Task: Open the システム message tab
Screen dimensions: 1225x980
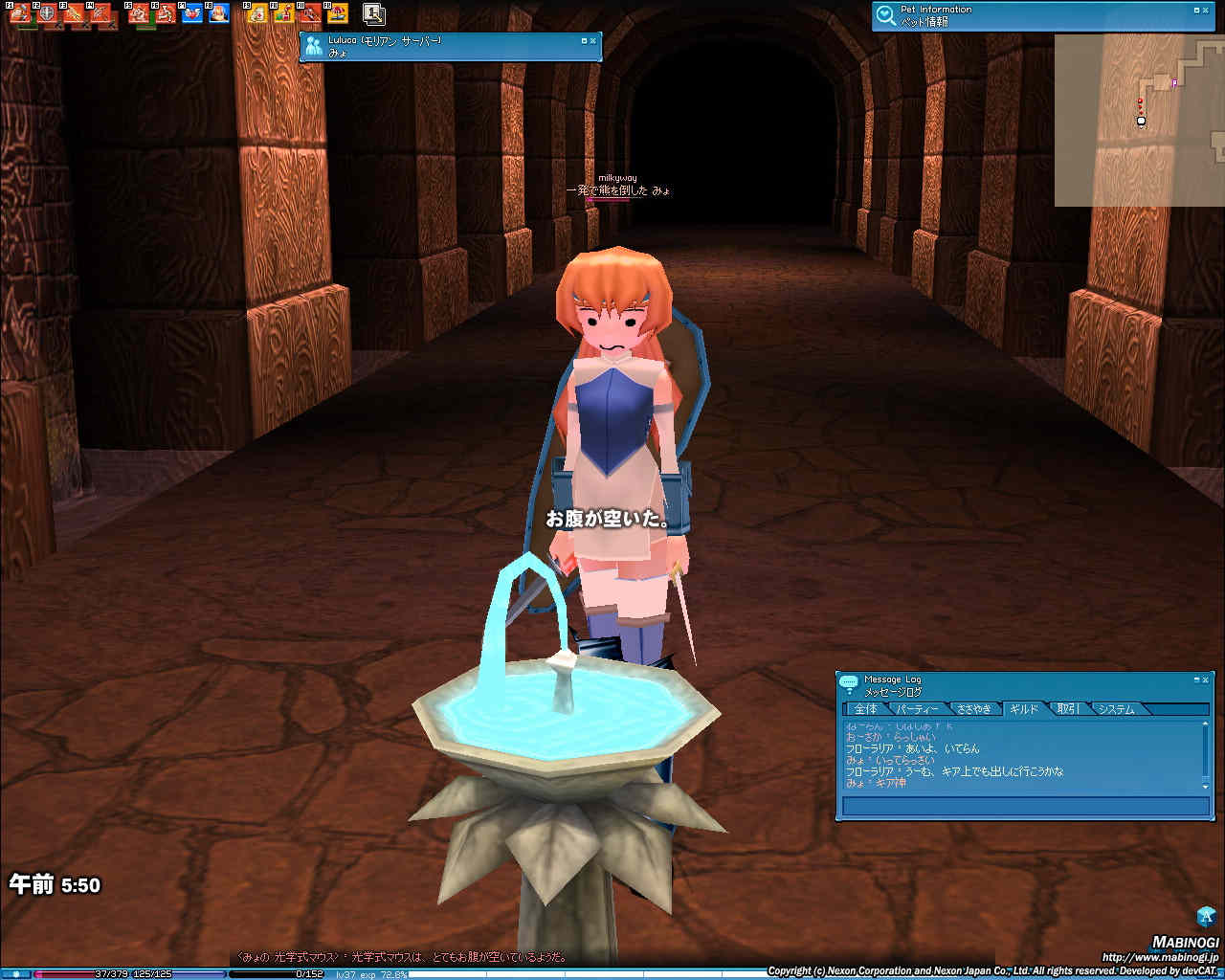Action: coord(1116,709)
